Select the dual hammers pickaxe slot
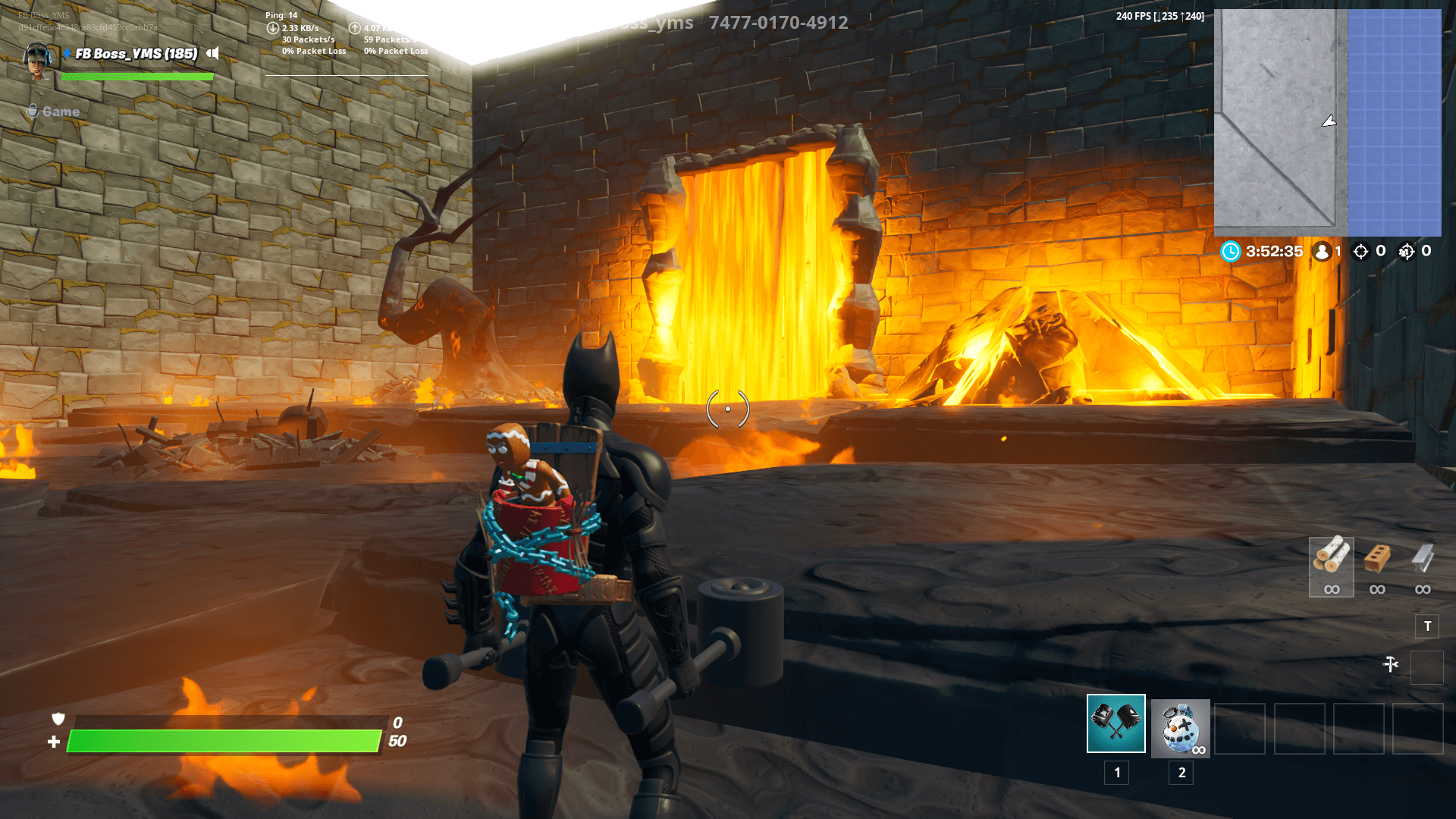 coord(1116,723)
